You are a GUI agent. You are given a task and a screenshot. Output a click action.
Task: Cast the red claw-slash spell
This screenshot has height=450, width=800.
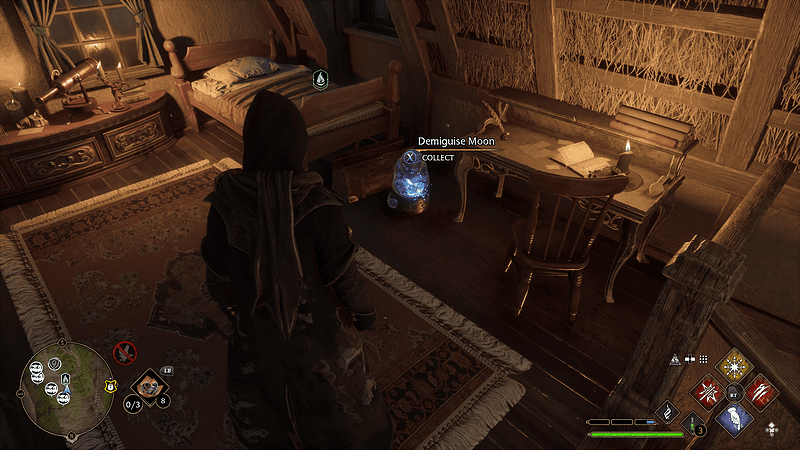[x=762, y=391]
